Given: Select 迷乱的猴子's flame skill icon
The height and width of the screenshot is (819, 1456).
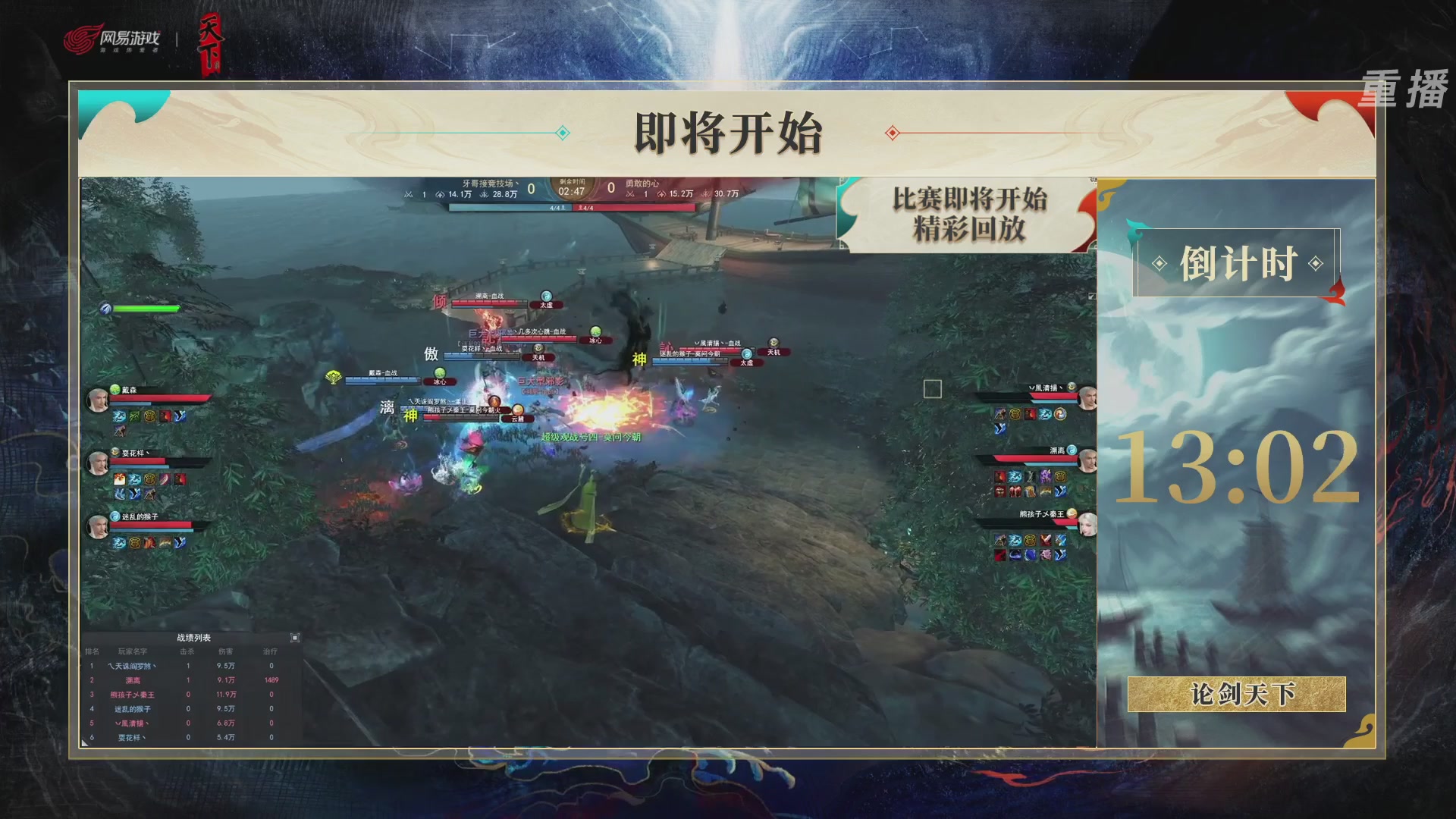Looking at the screenshot, I should [149, 544].
